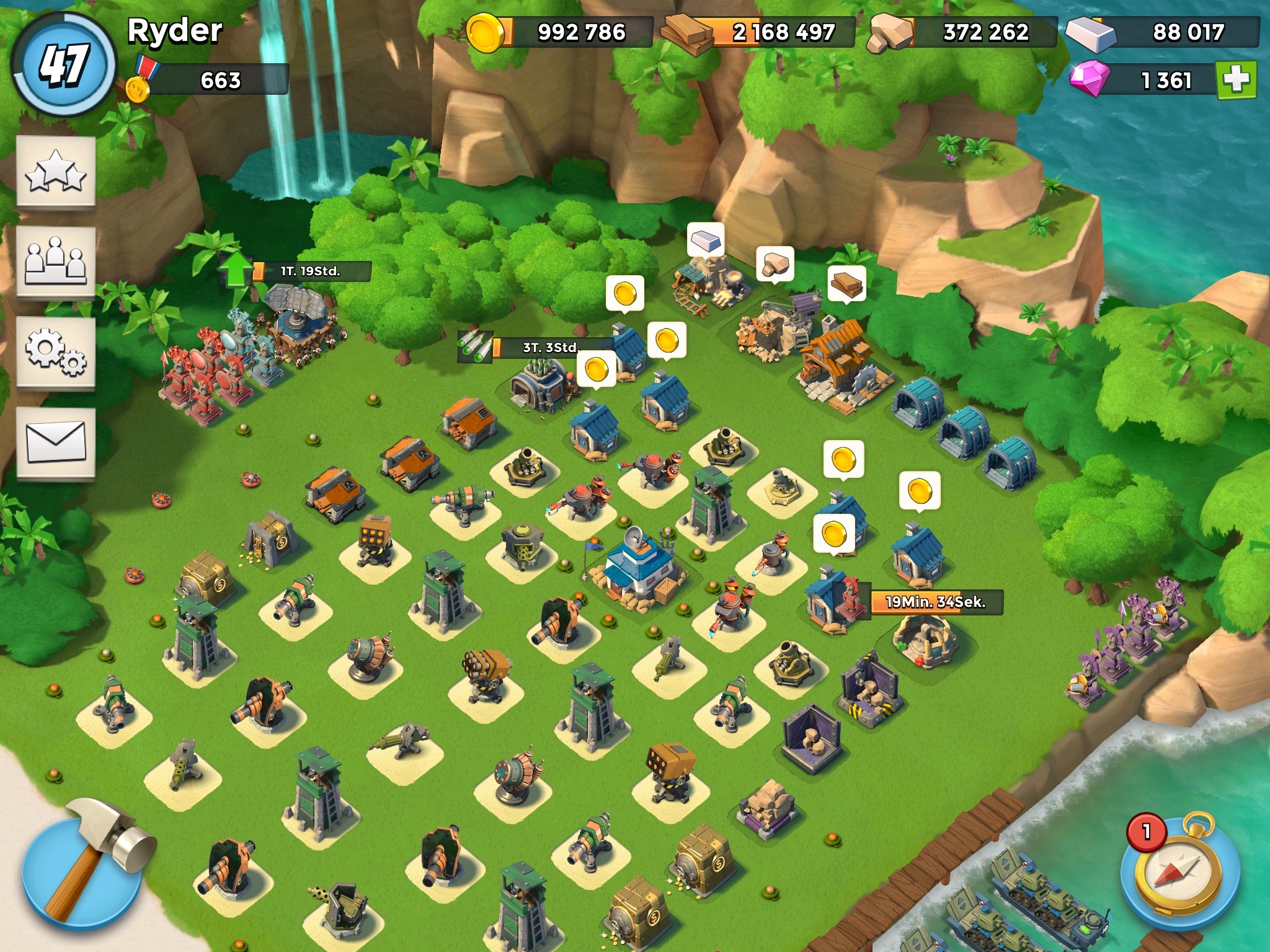Buy more diamonds with green plus
Viewport: 1270px width, 952px height.
tap(1236, 79)
